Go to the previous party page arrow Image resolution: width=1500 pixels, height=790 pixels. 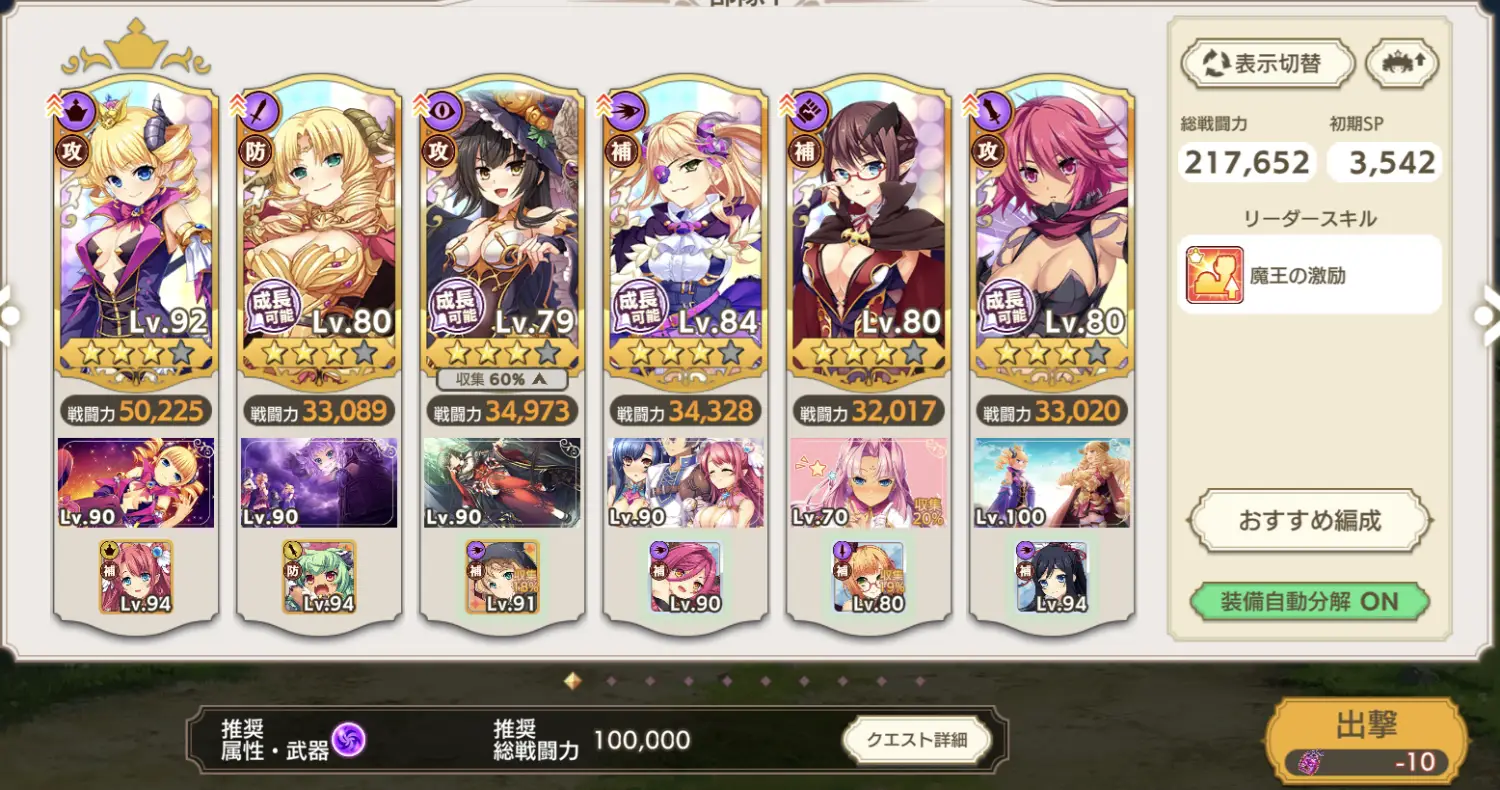tap(10, 315)
